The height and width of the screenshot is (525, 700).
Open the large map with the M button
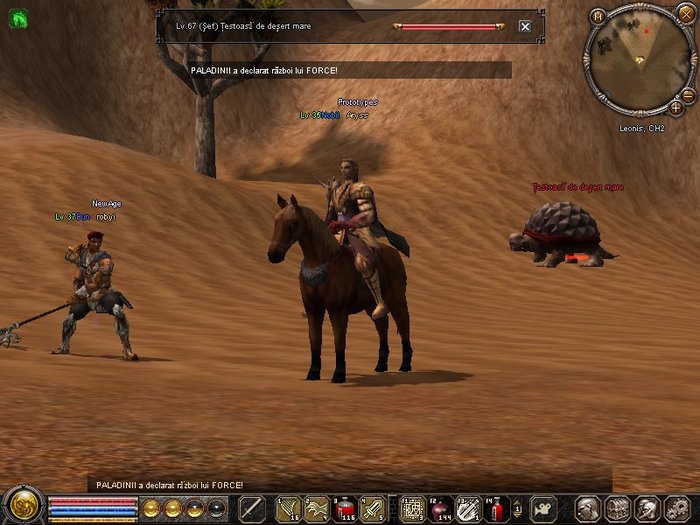tap(598, 16)
